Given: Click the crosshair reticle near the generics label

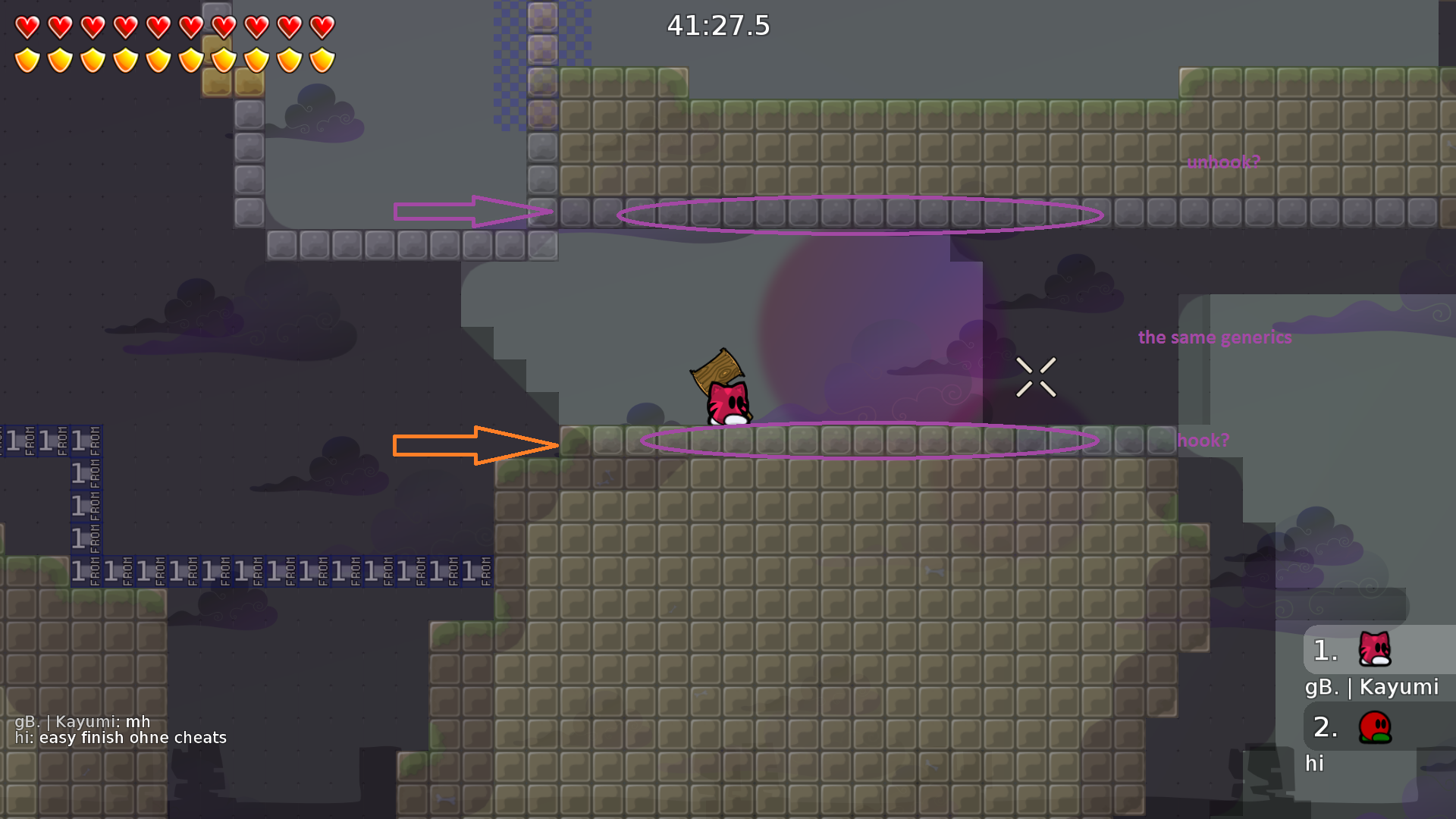Looking at the screenshot, I should click(x=1038, y=377).
